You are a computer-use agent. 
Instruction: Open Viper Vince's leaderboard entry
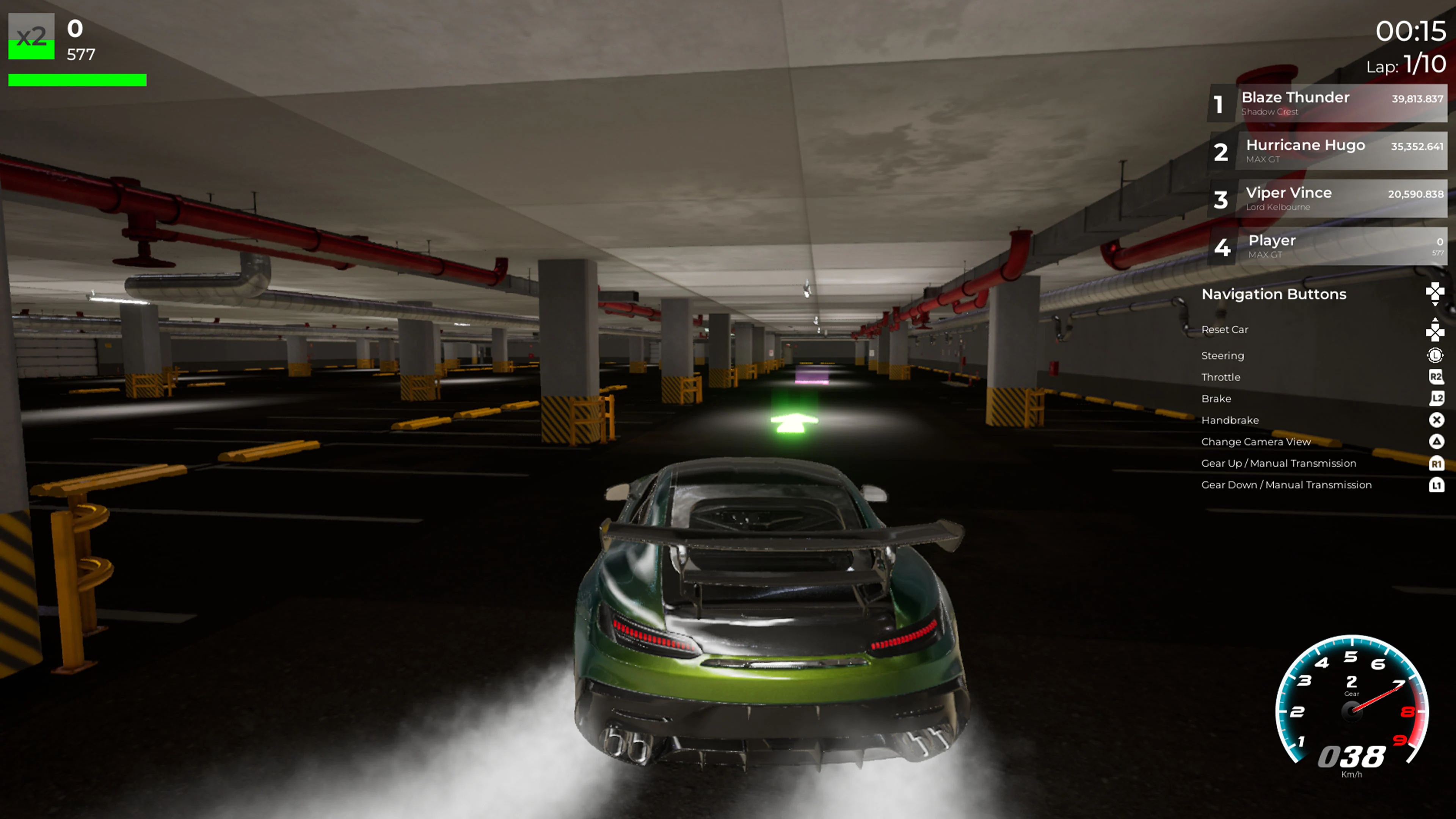click(x=1326, y=199)
